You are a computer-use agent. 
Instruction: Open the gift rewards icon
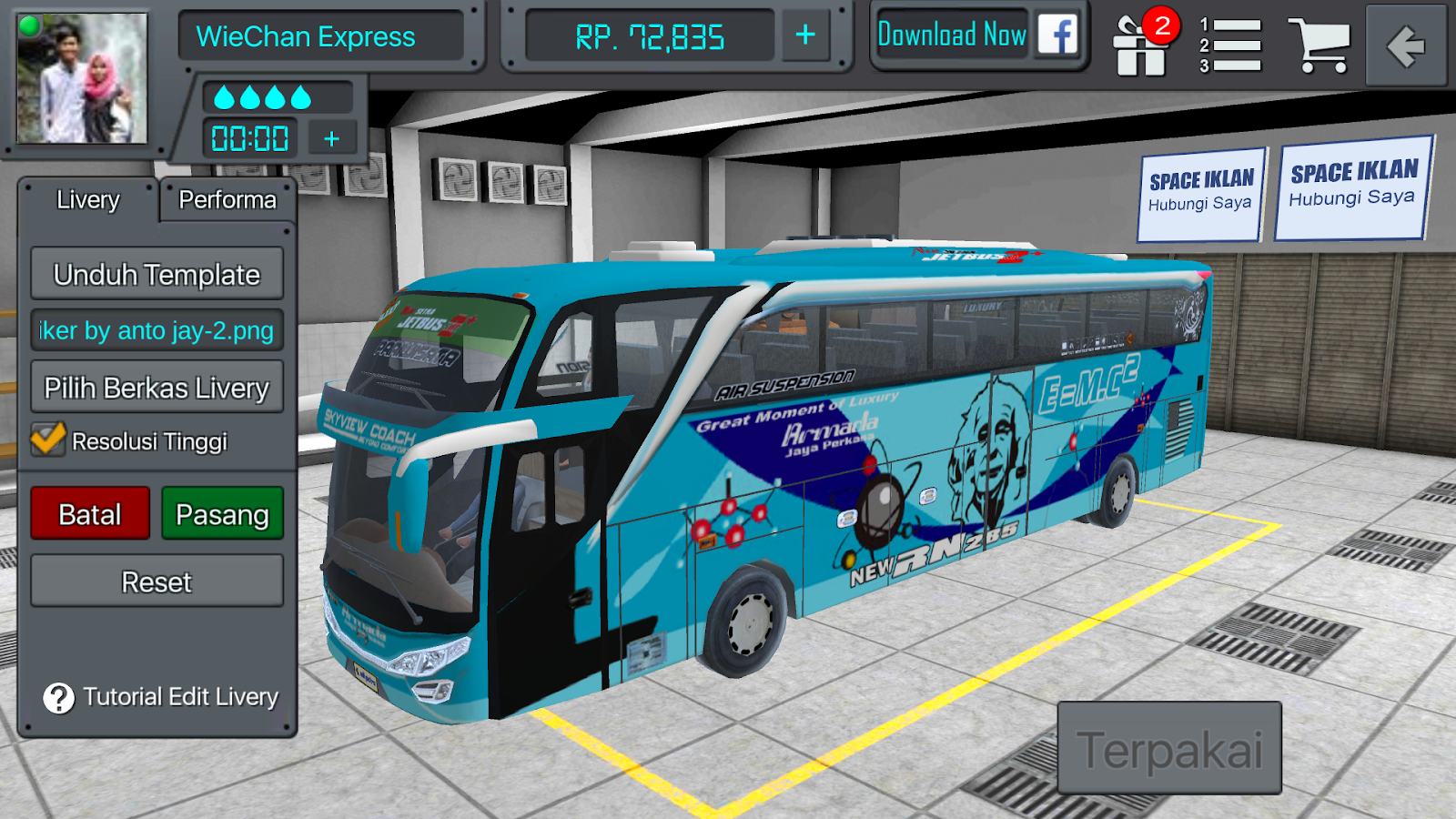coord(1140,45)
